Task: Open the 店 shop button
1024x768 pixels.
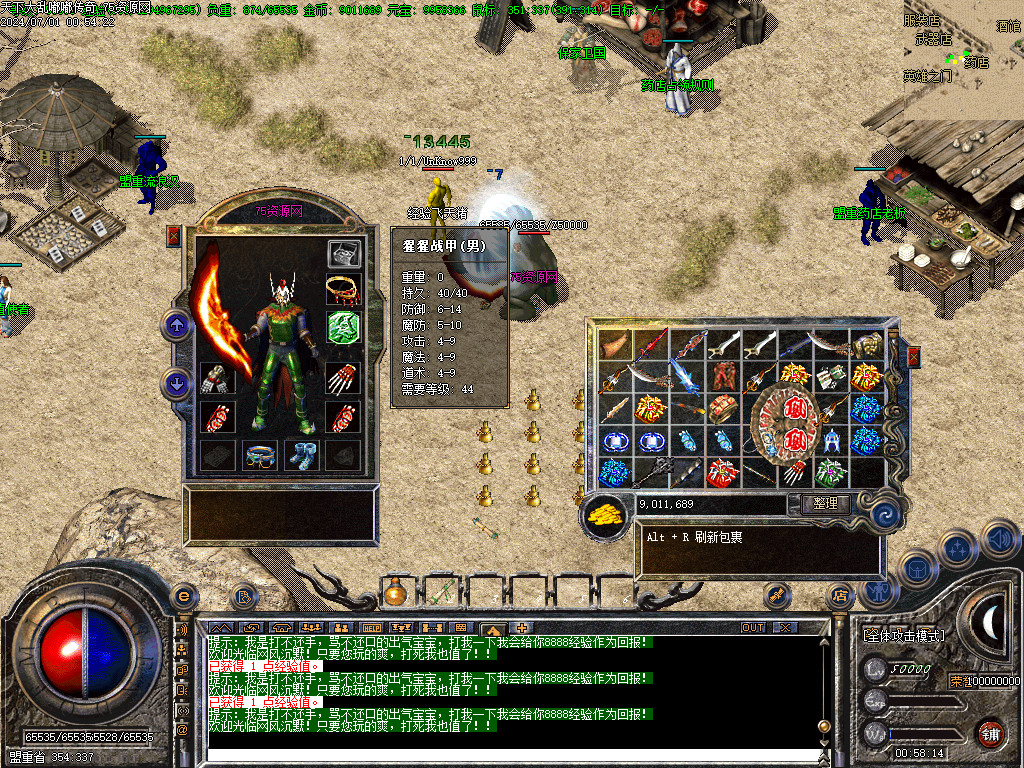Action: [x=840, y=596]
